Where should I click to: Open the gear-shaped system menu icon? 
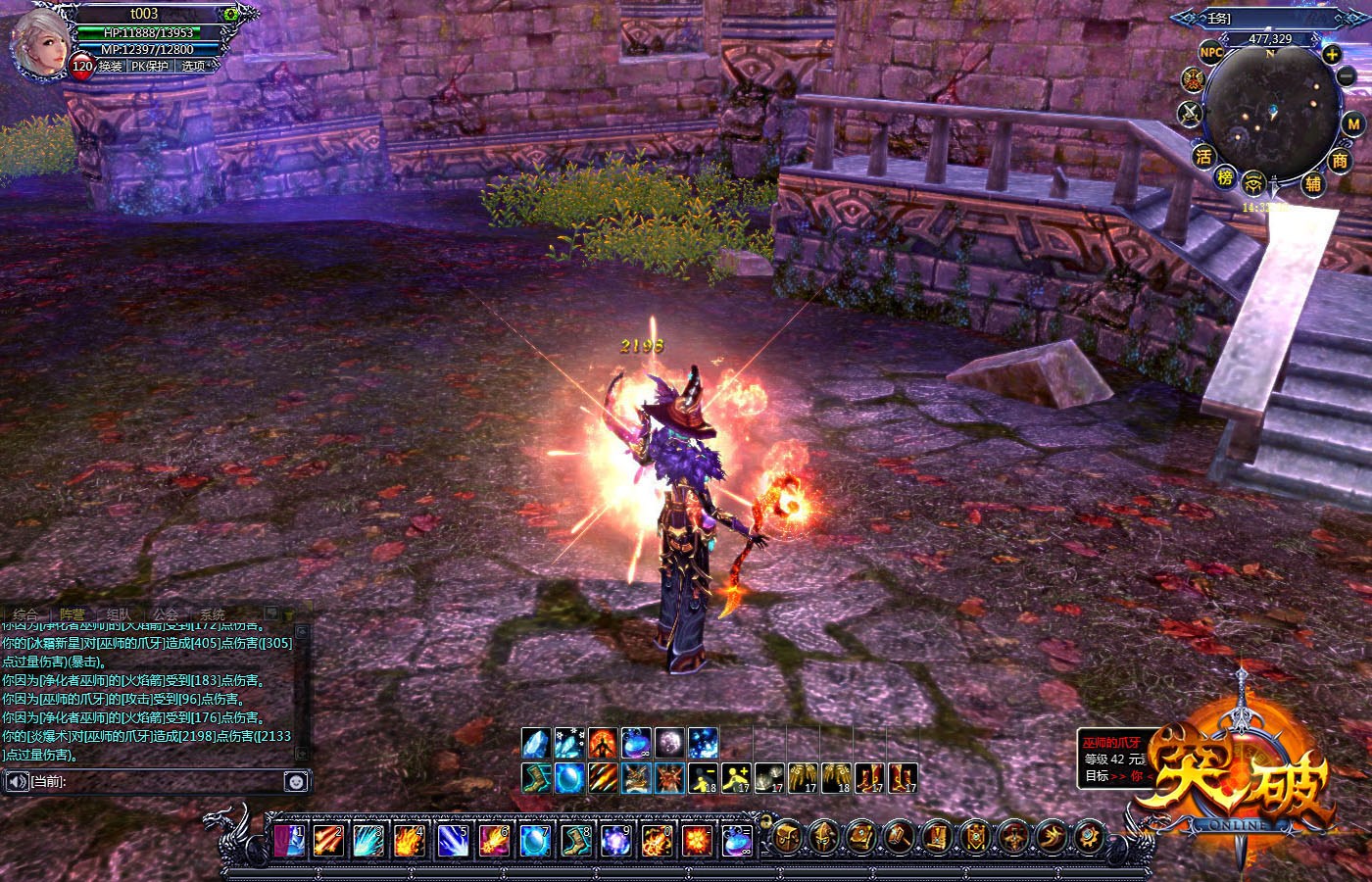pos(1090,837)
